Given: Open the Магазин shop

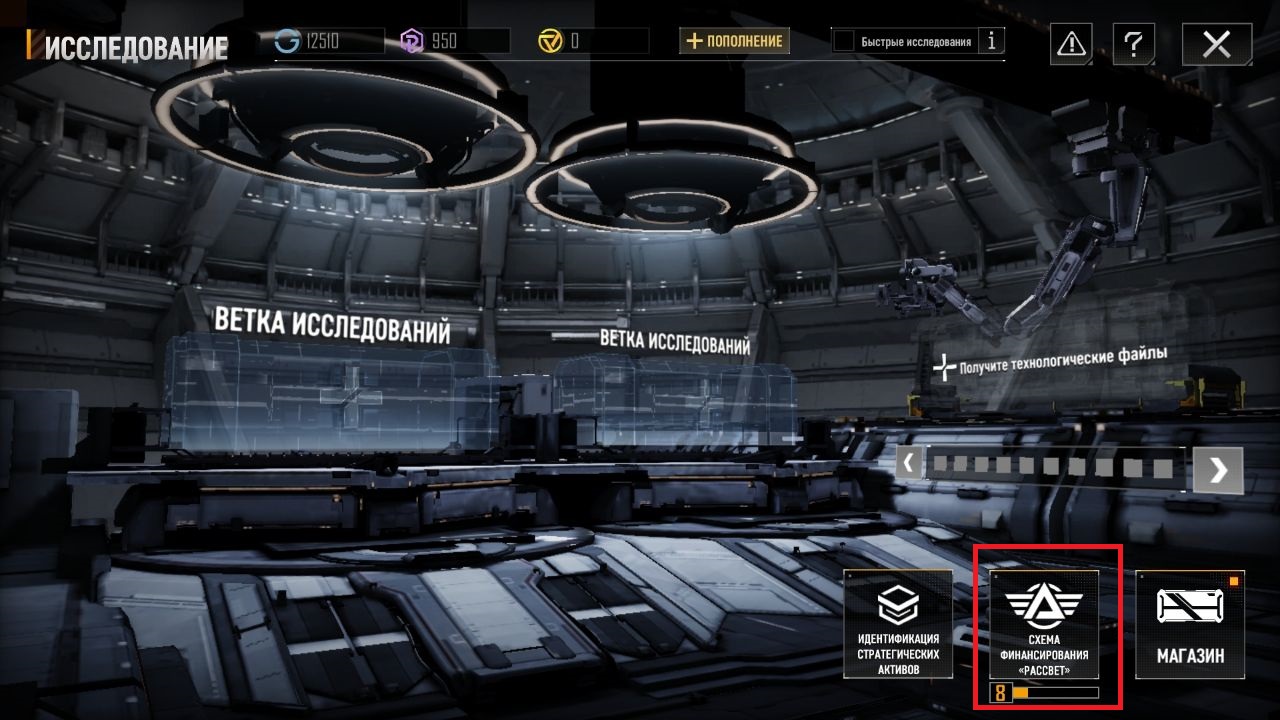Looking at the screenshot, I should pos(1190,624).
